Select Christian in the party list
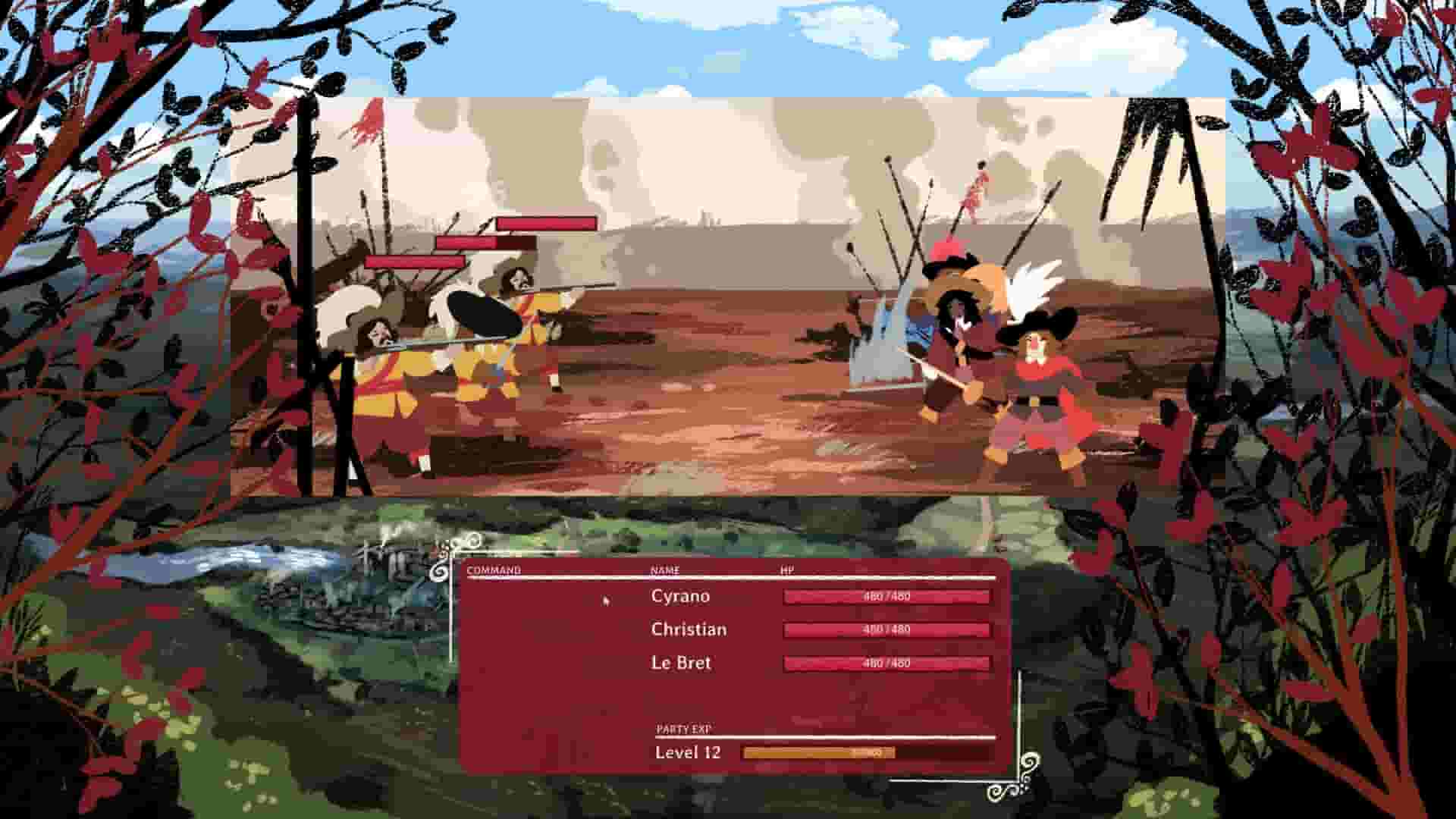Viewport: 1456px width, 819px height. pos(689,629)
